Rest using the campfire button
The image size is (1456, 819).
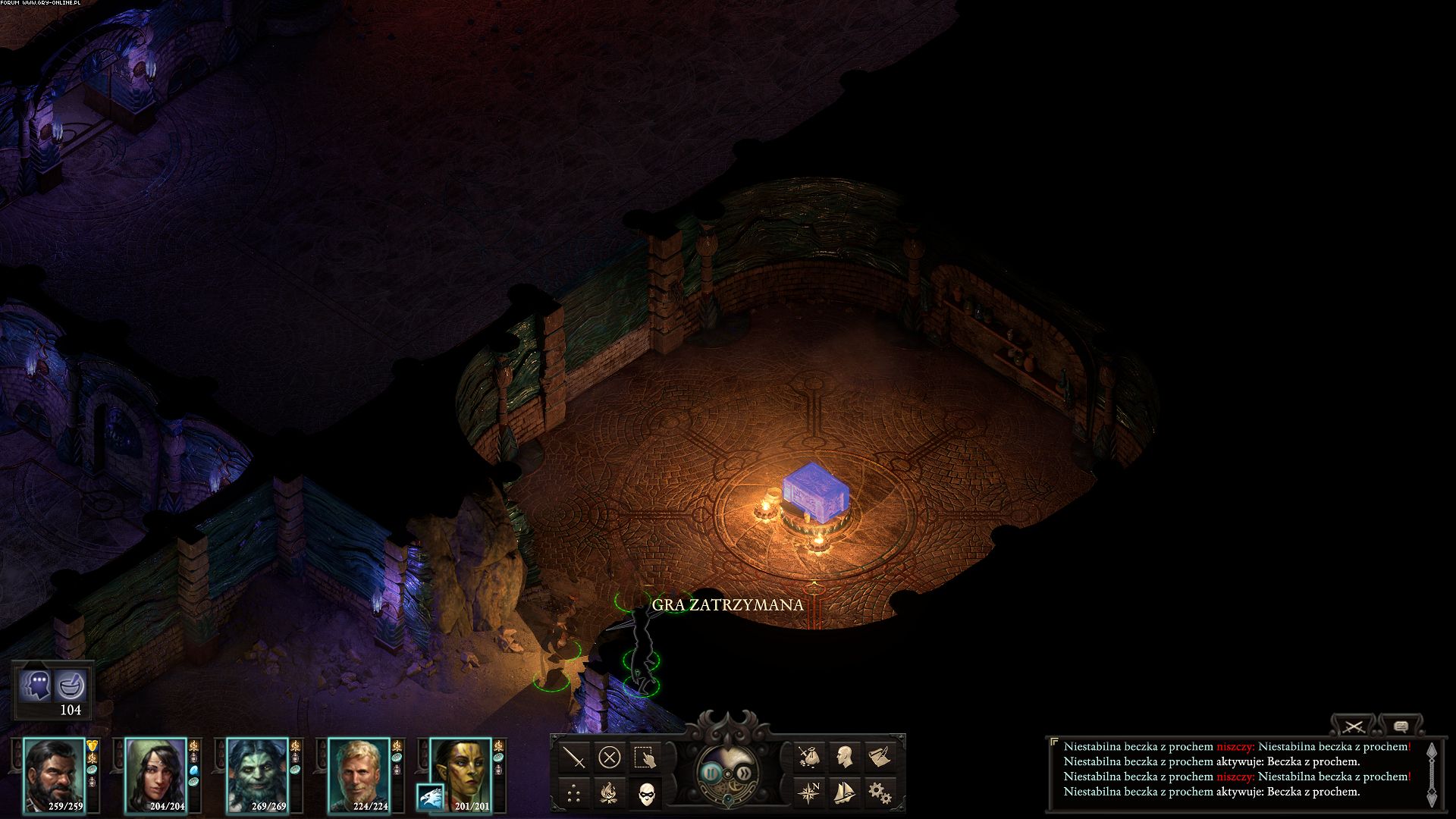coord(610,793)
